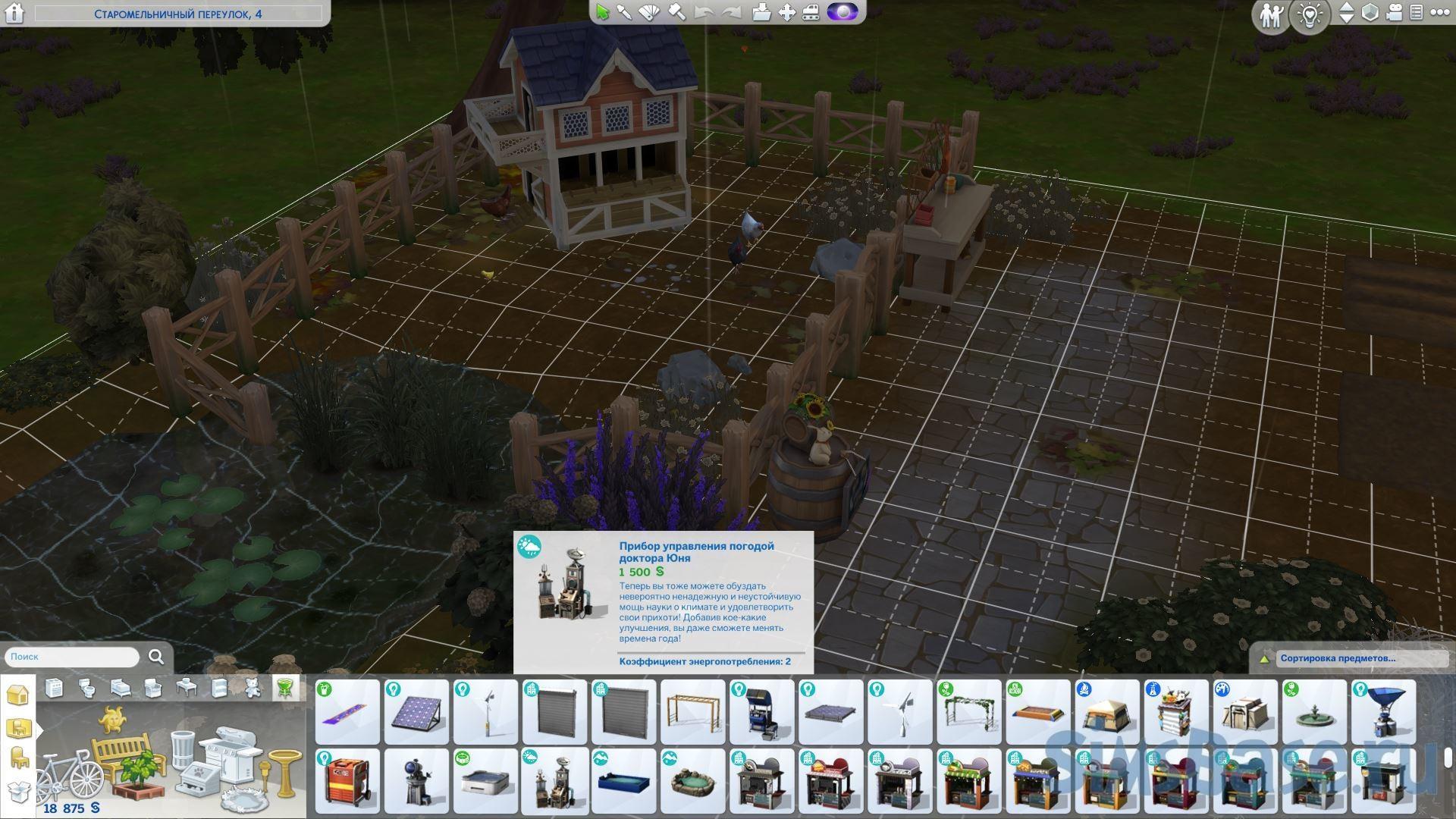Select the green arrow selection tool

(x=603, y=13)
